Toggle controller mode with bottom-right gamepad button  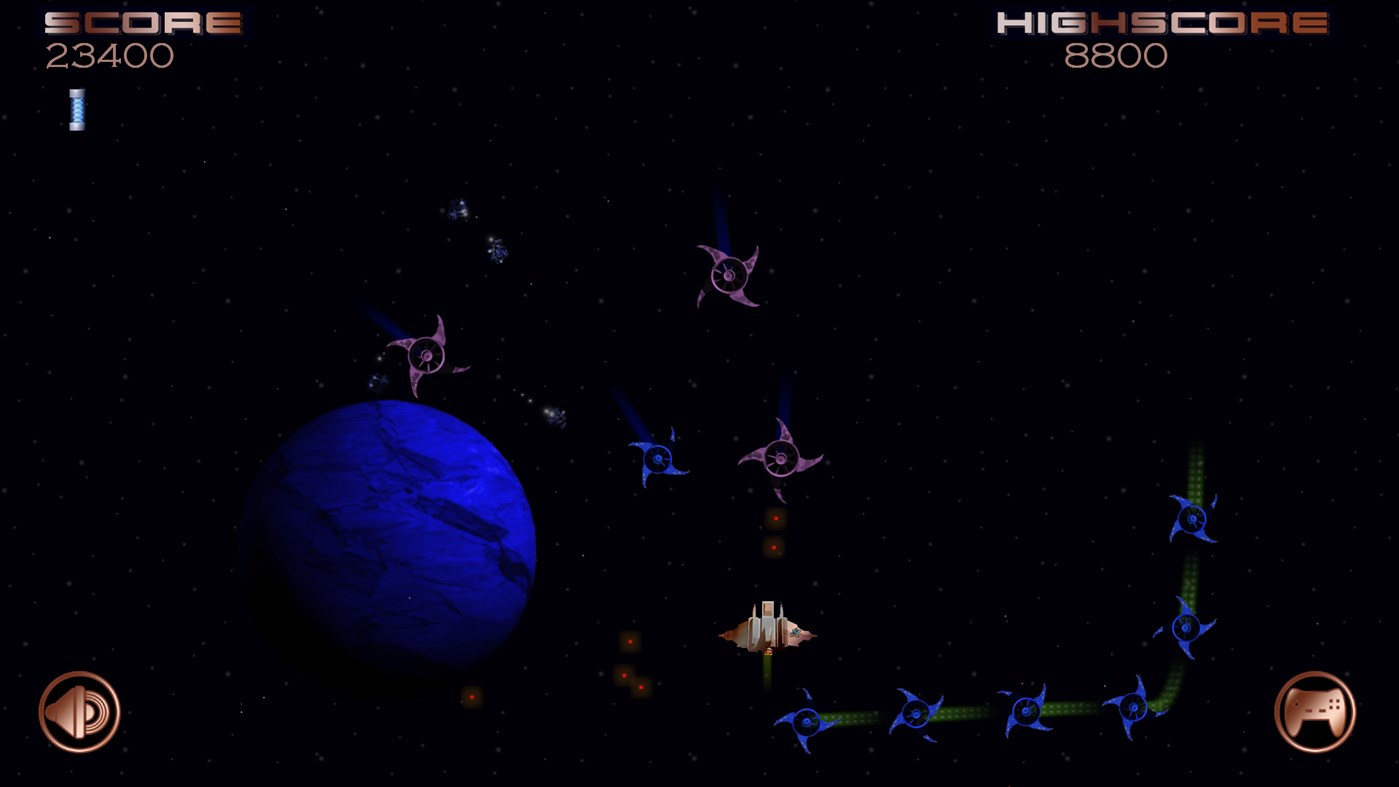[1317, 711]
